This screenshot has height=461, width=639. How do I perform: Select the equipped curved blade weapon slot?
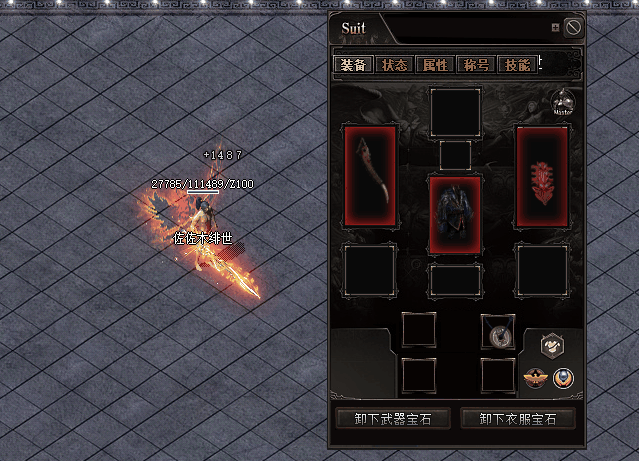coord(371,175)
